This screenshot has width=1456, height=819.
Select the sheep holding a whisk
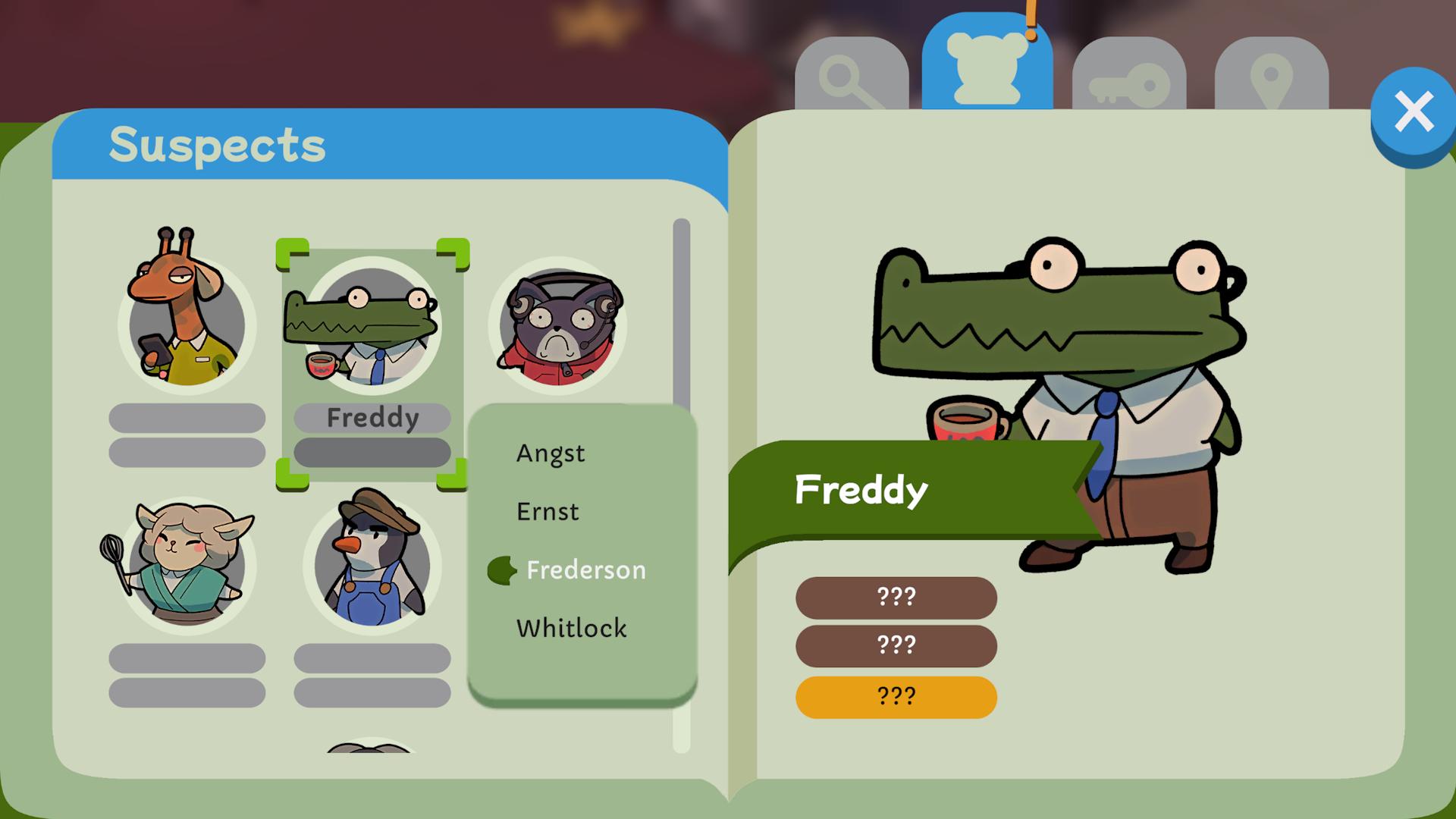click(x=187, y=565)
